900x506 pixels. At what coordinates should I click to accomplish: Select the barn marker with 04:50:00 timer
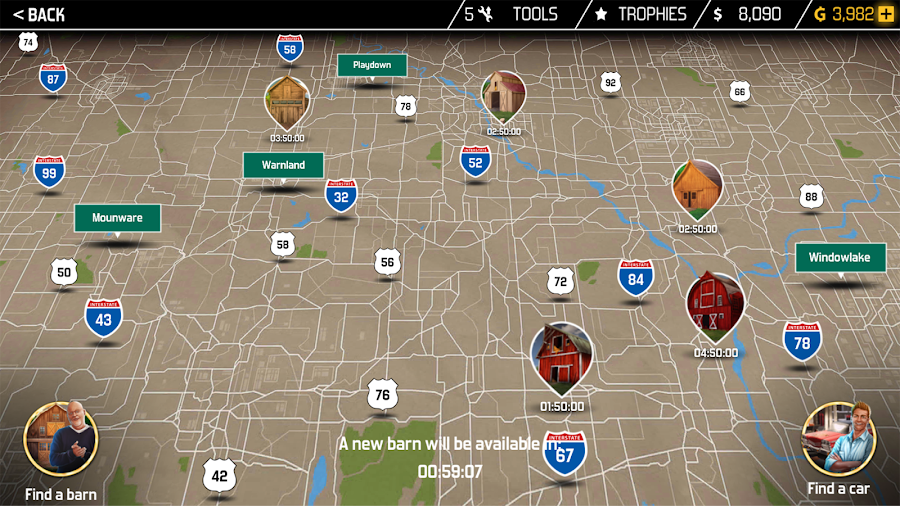click(715, 305)
